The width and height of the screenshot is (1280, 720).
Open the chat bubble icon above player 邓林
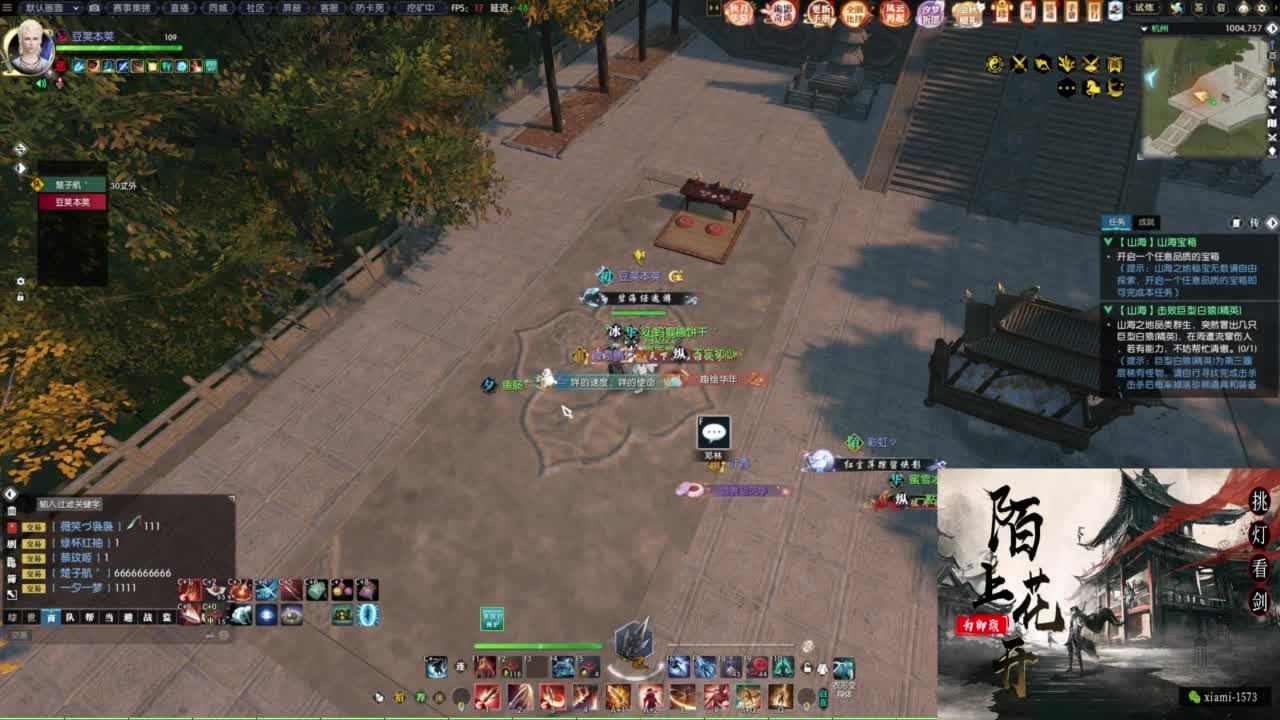tap(713, 434)
